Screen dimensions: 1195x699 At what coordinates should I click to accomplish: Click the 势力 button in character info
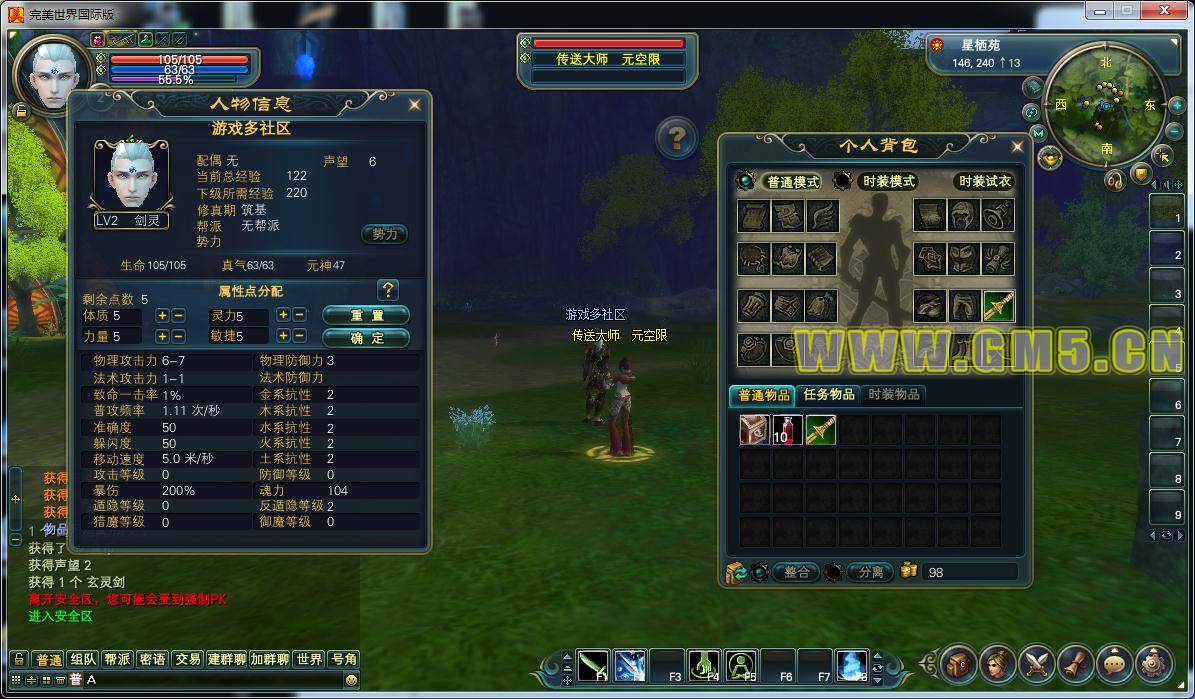click(x=384, y=234)
